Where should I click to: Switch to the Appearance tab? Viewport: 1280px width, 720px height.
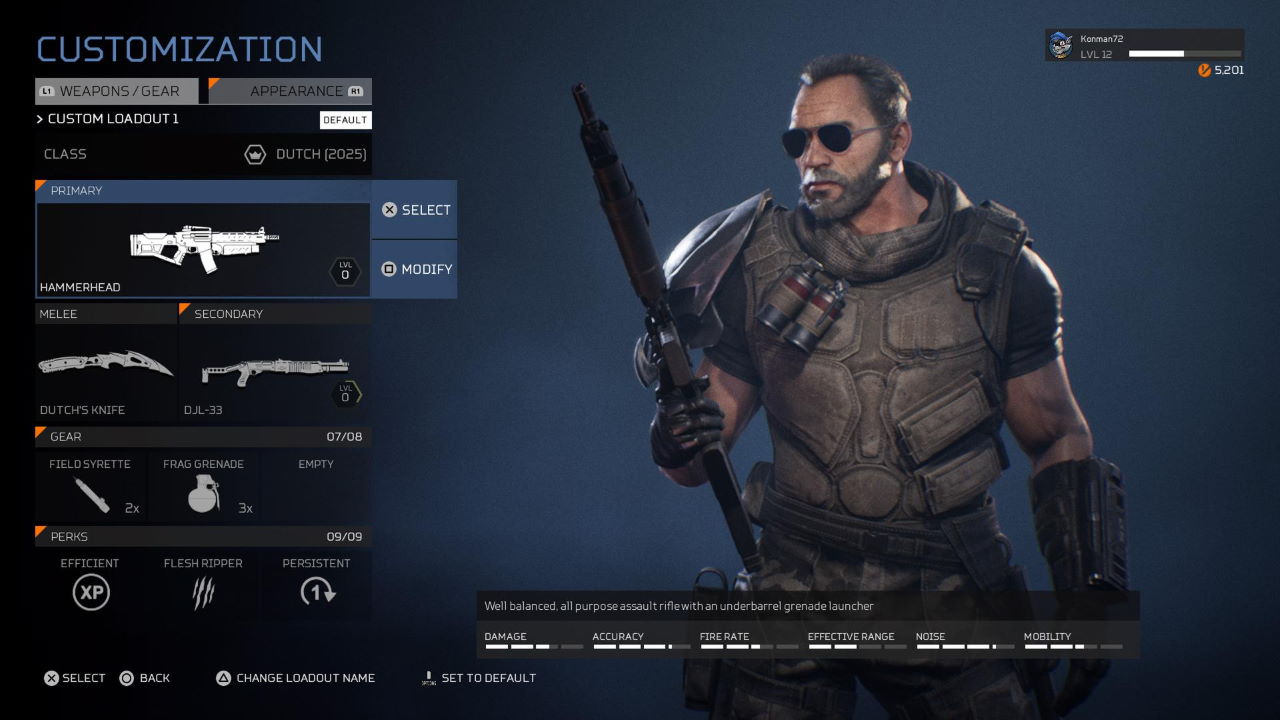pyautogui.click(x=288, y=91)
